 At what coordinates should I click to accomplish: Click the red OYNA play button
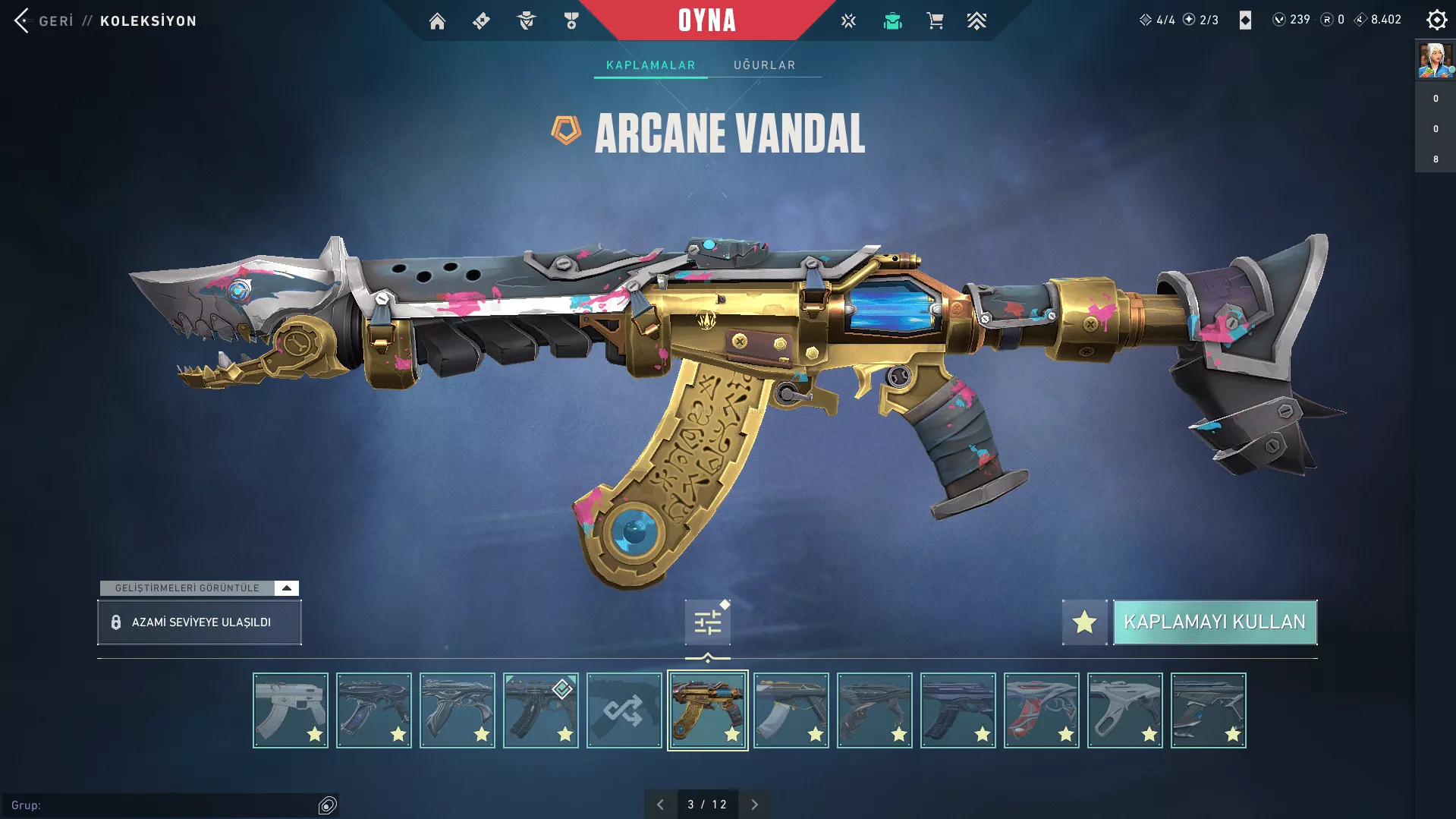706,20
